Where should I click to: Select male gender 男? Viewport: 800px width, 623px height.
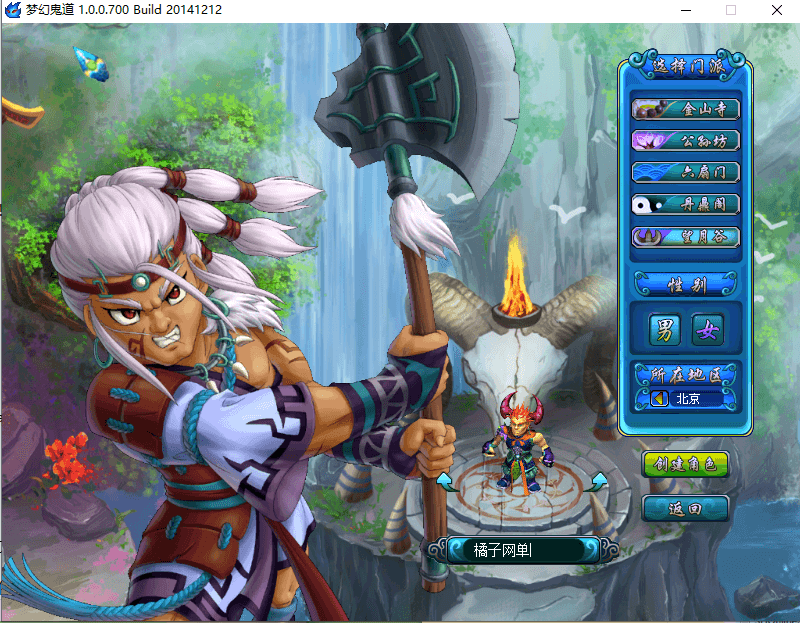click(x=664, y=329)
